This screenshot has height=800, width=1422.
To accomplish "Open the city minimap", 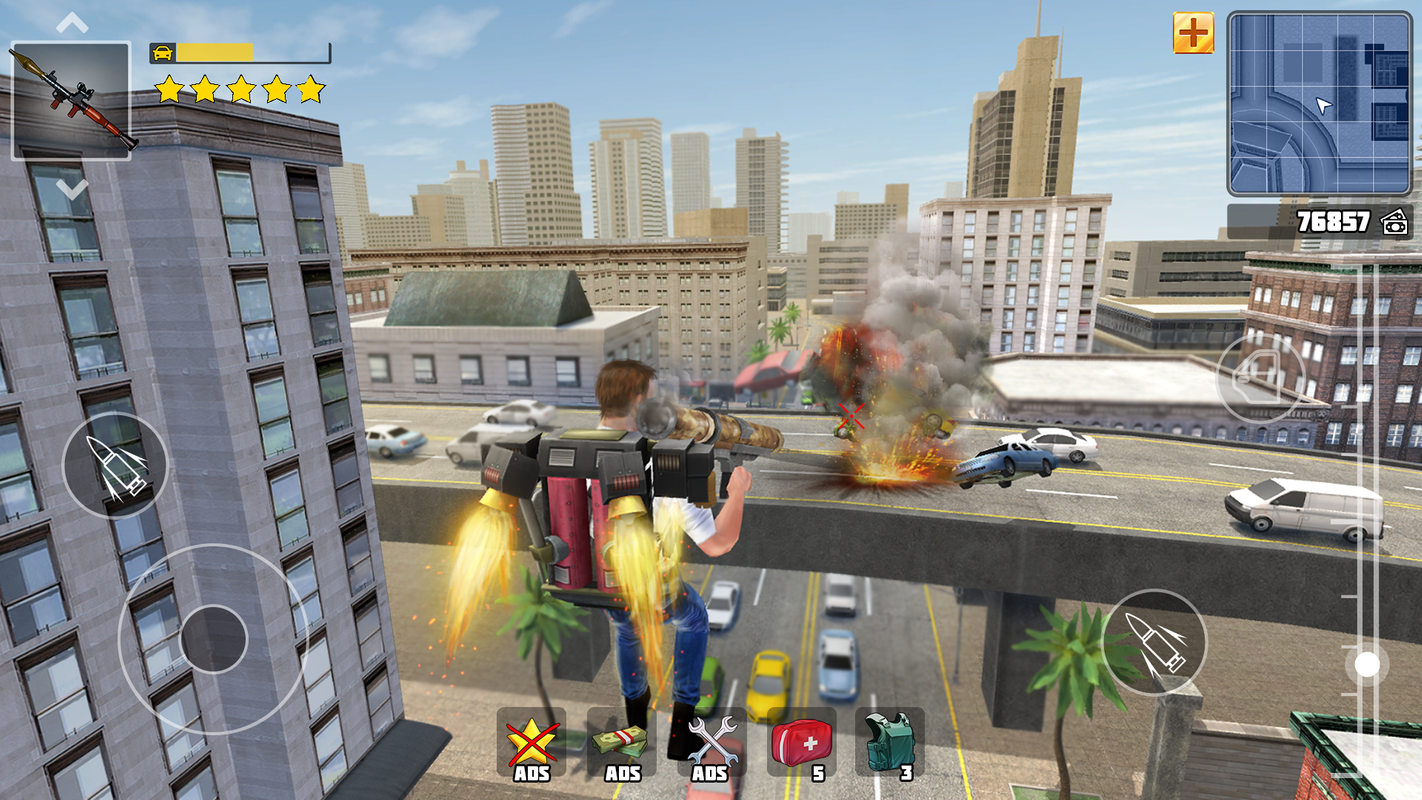I will coord(1319,104).
